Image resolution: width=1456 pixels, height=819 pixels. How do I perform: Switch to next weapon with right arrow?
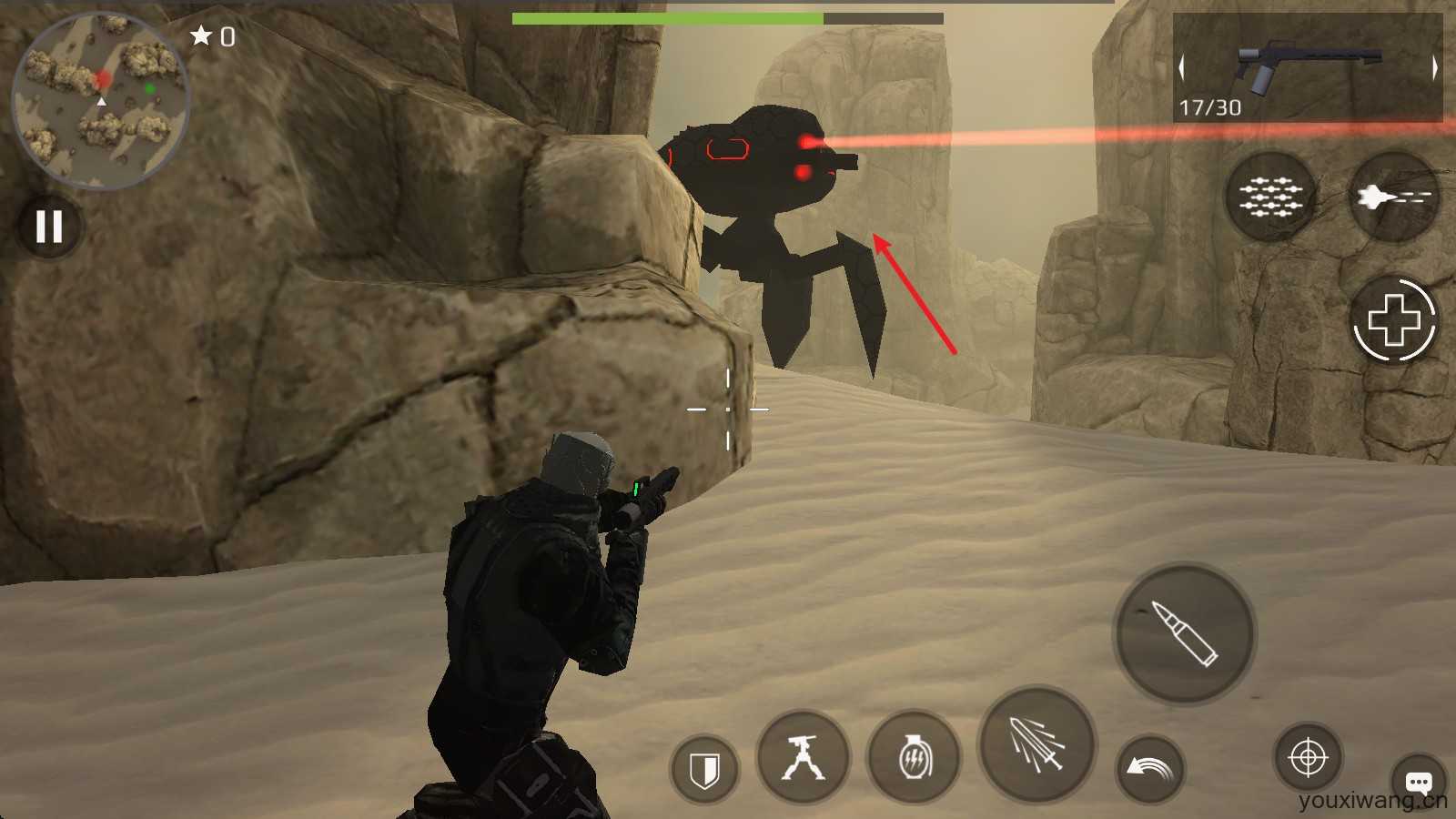tap(1435, 67)
